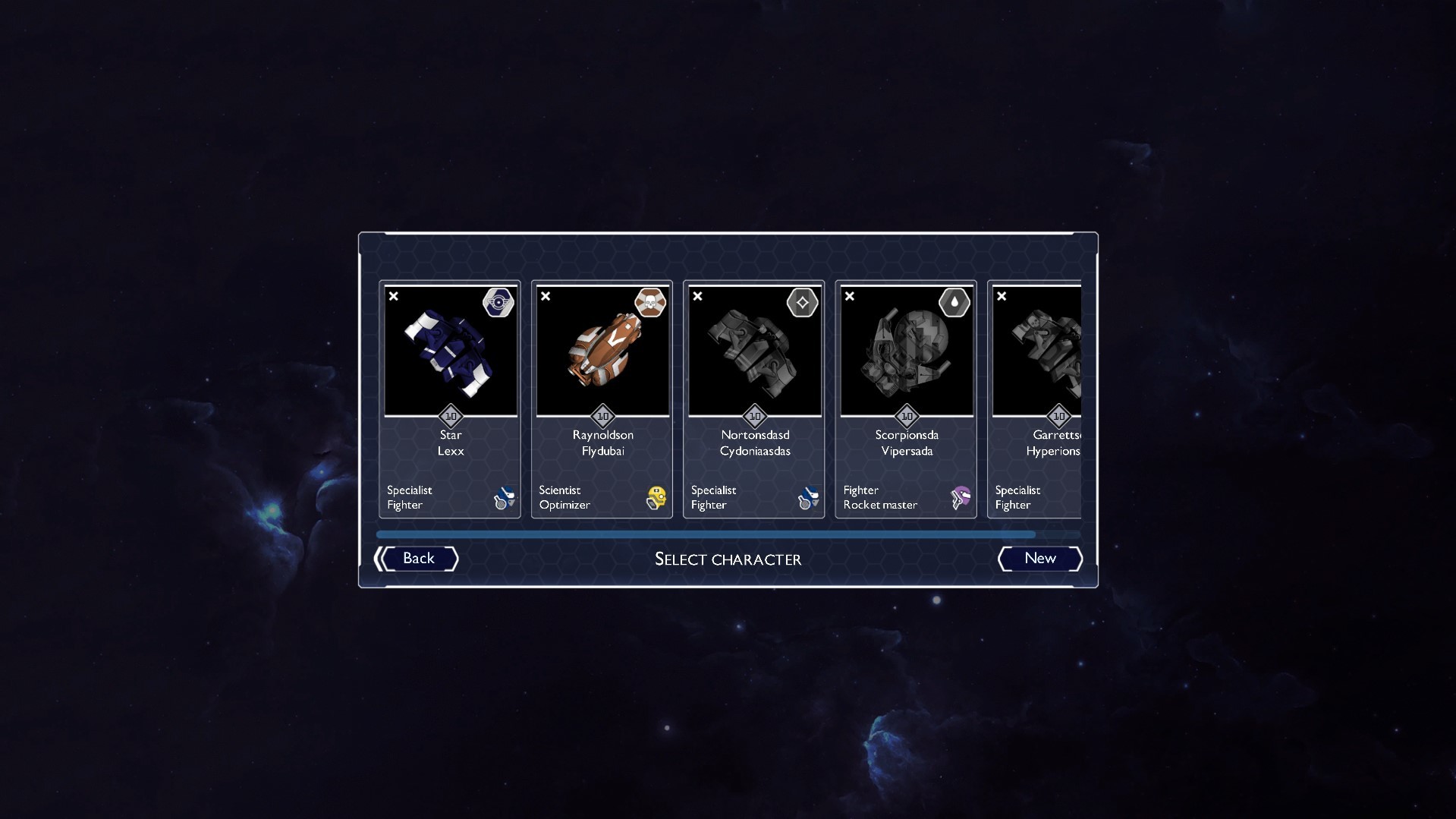Delete the Star Lexx character with its X
Screen dimensions: 1456x819
[x=393, y=297]
